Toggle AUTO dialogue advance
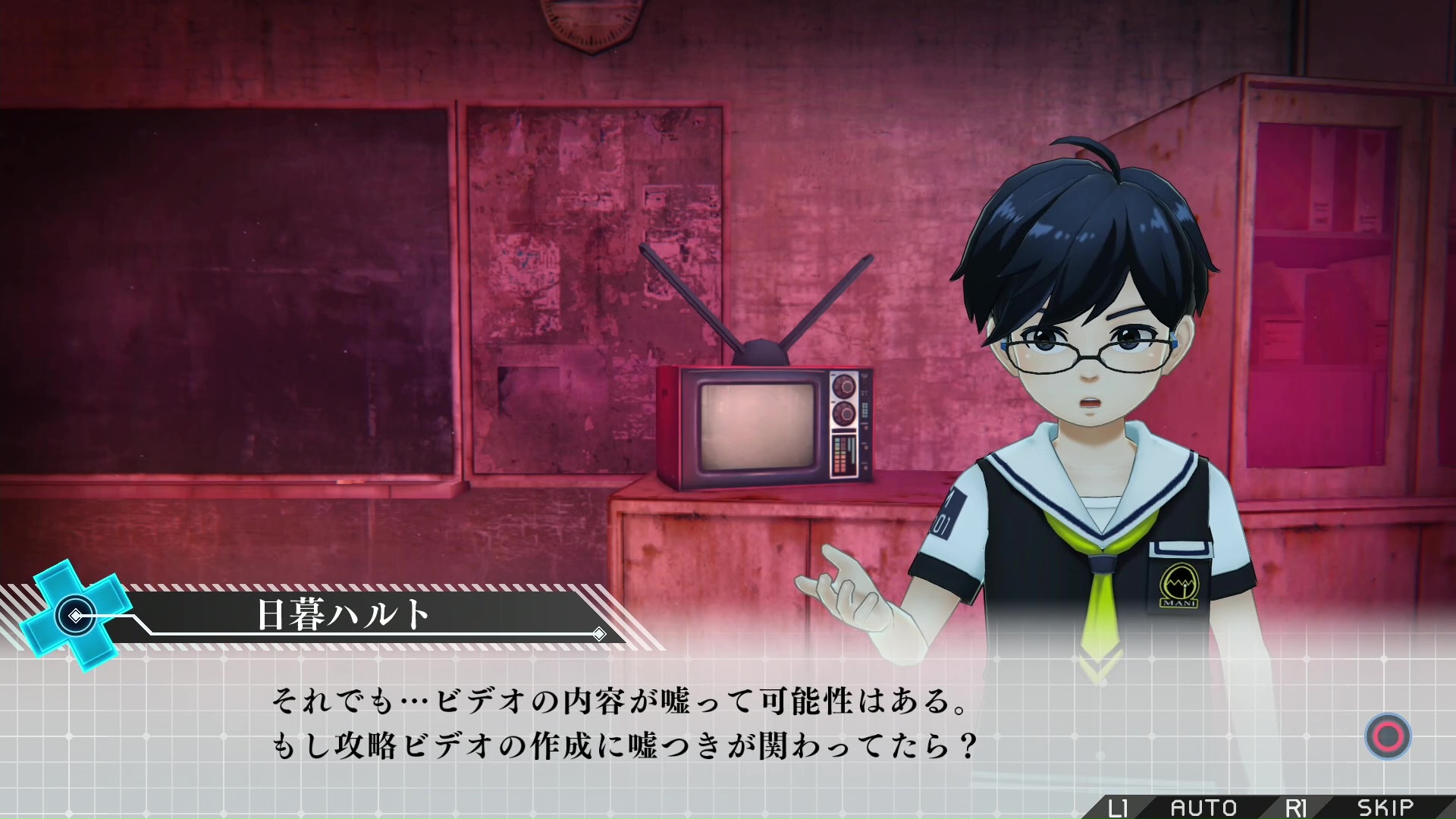The image size is (1456, 819). [1203, 808]
